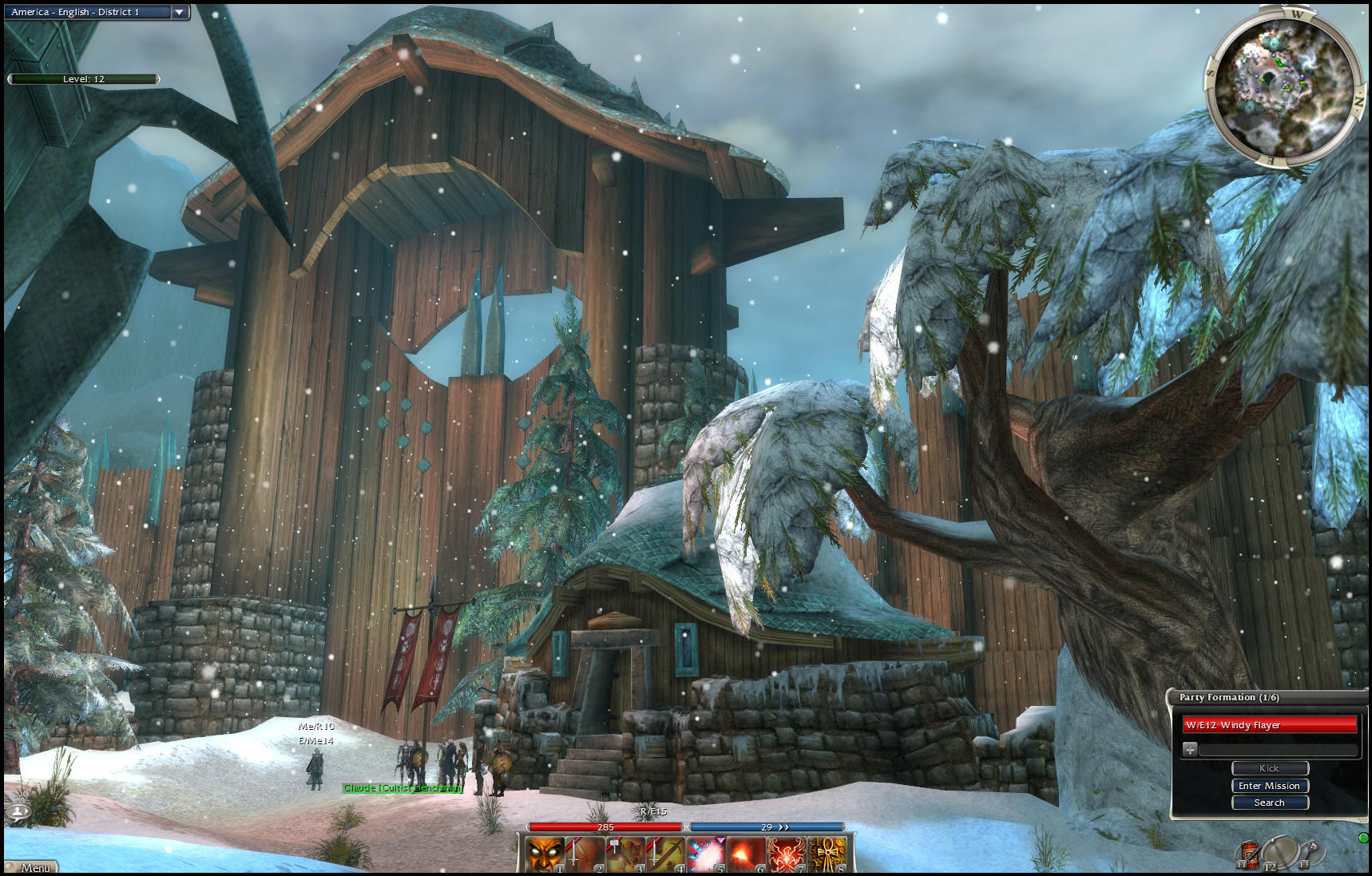This screenshot has width=1372, height=876.
Task: Switch to the F2 round shield weapon set
Action: point(1279,851)
